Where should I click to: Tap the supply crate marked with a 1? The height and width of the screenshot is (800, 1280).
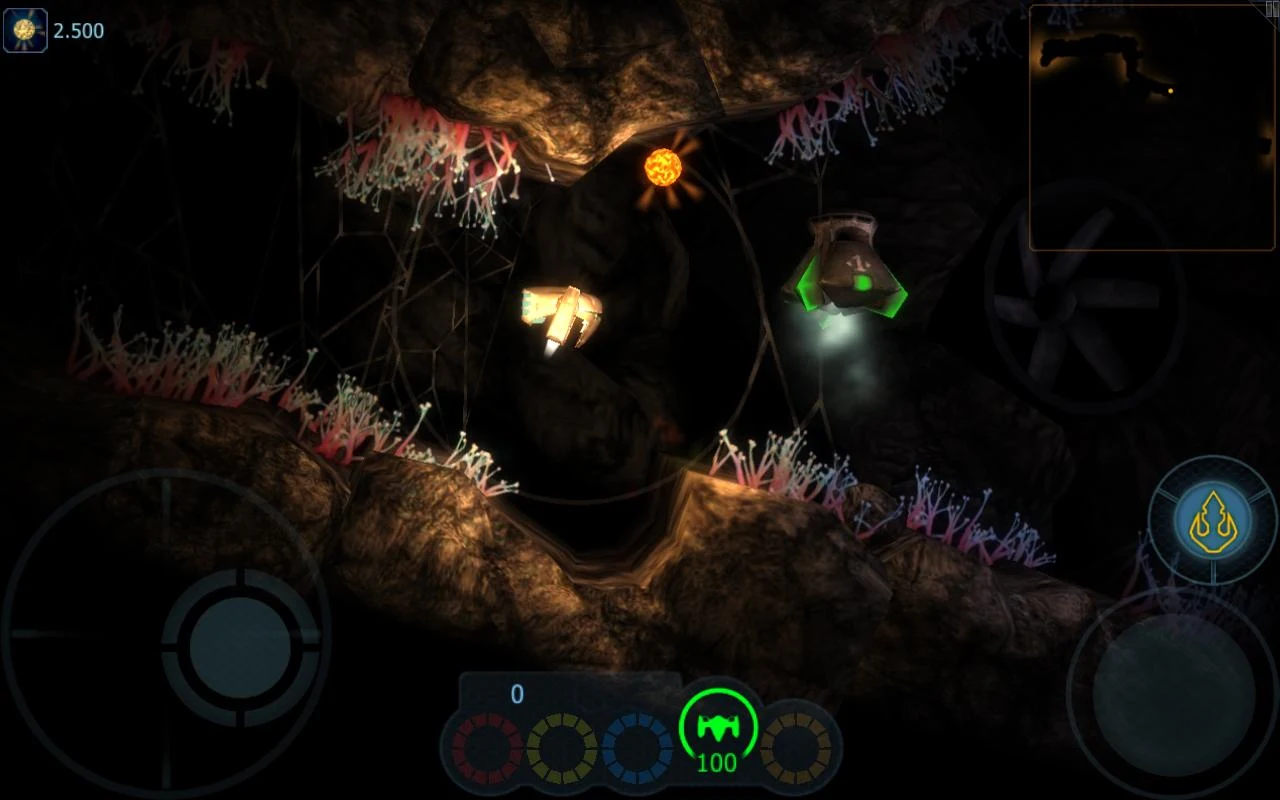tap(851, 263)
